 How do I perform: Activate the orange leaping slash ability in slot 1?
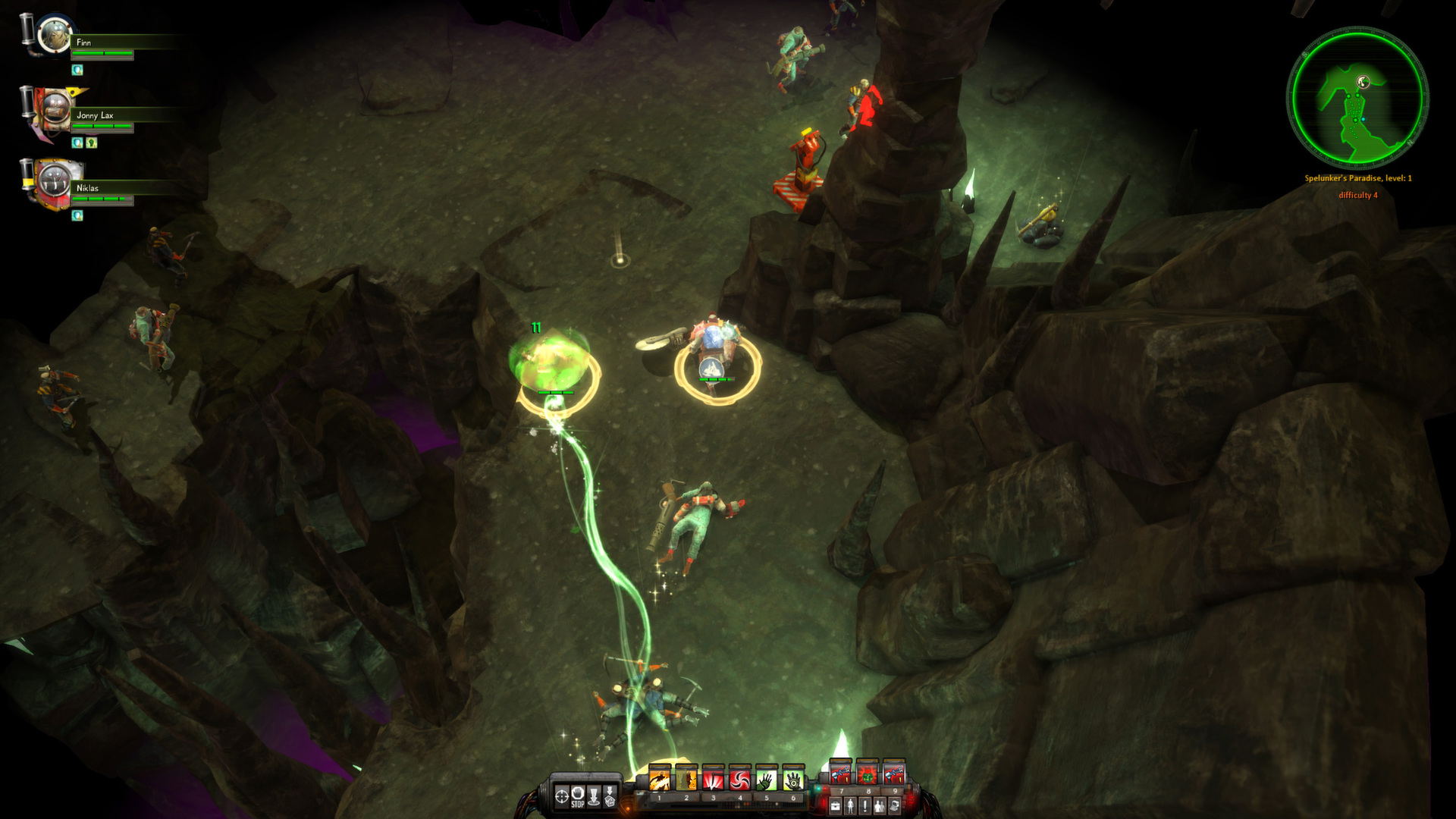659,781
